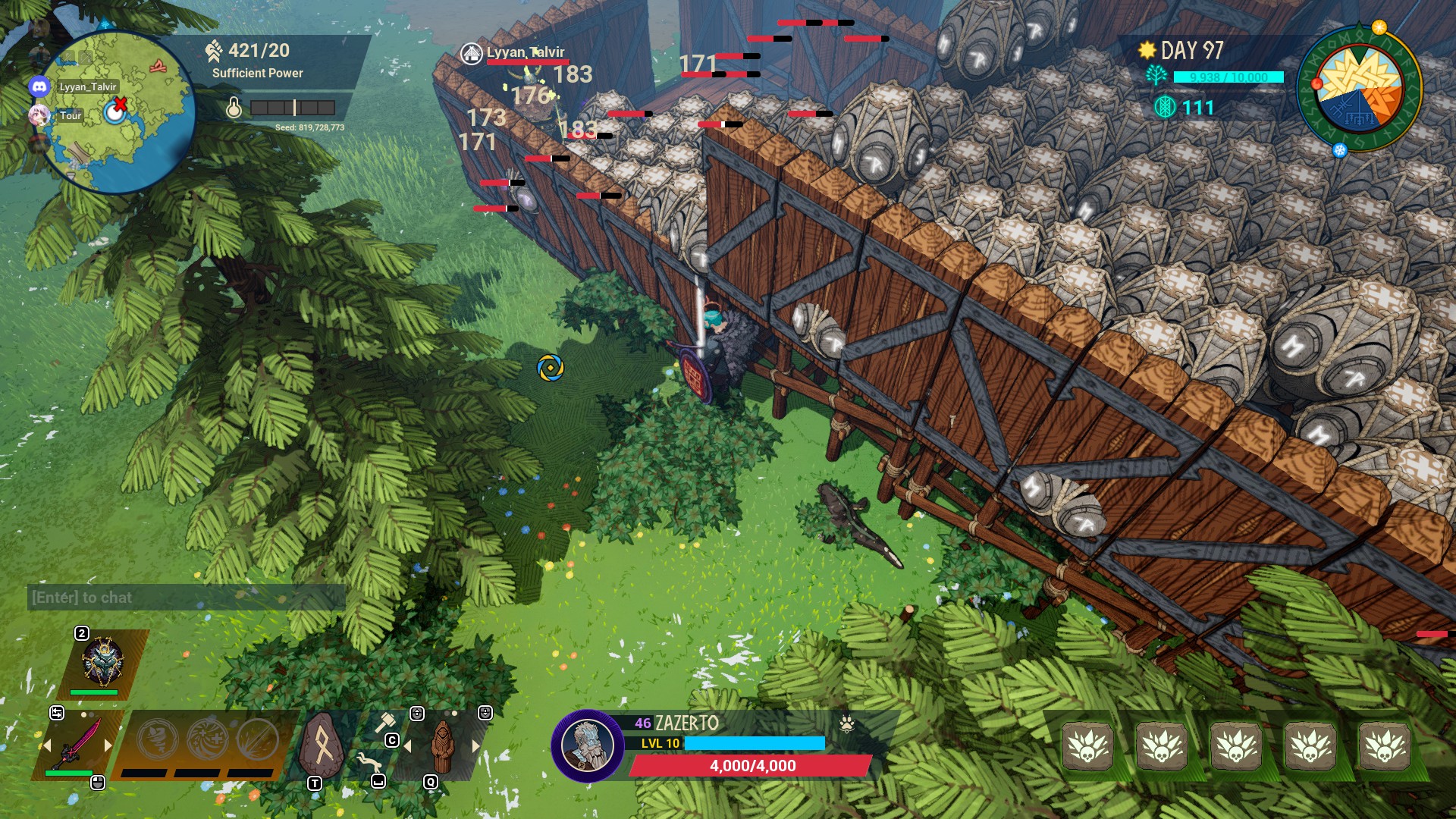Click the first skull blessing slot
The image size is (1456, 819).
pyautogui.click(x=1087, y=746)
